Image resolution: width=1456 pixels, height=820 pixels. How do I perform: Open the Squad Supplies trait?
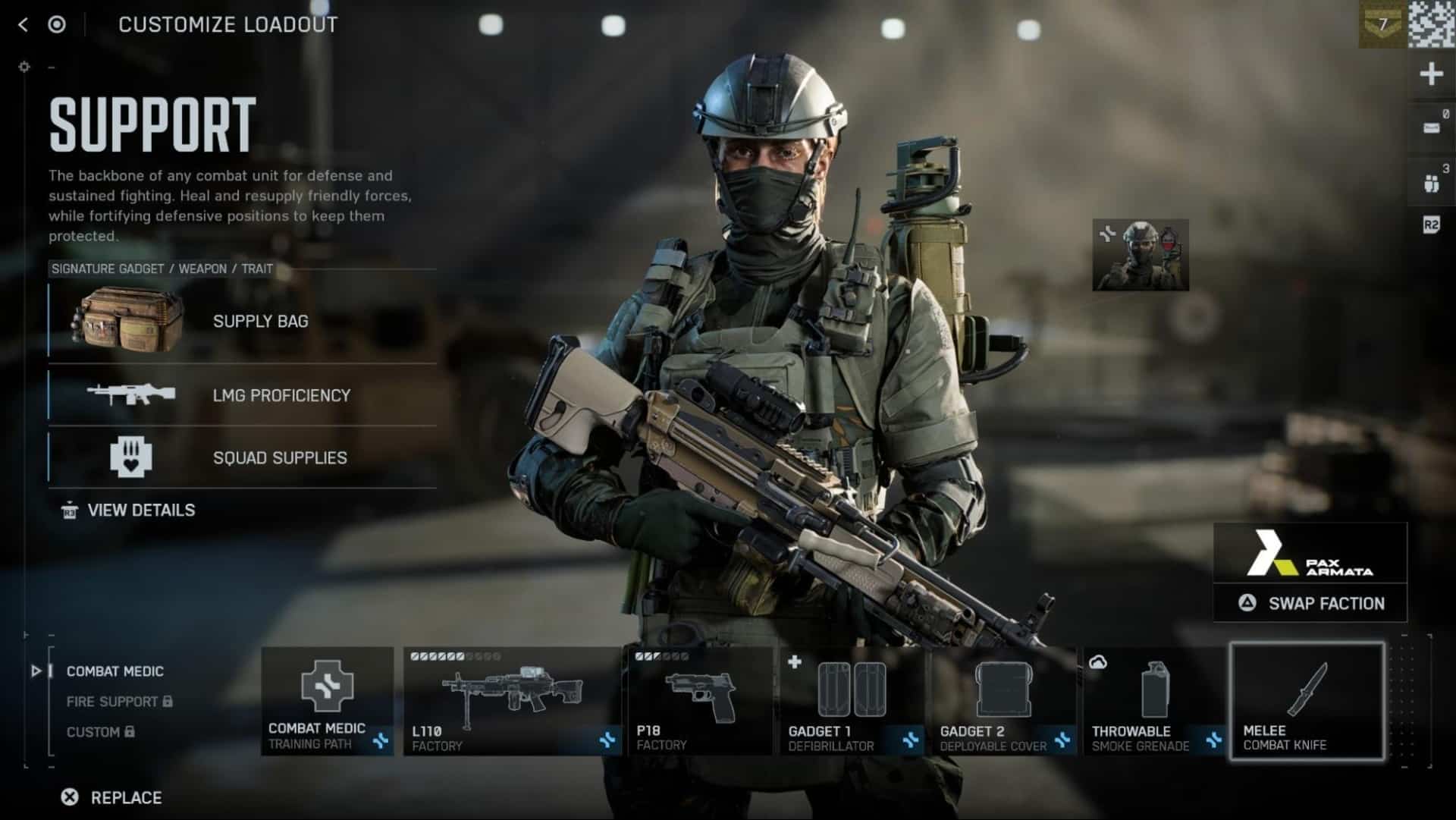point(243,457)
